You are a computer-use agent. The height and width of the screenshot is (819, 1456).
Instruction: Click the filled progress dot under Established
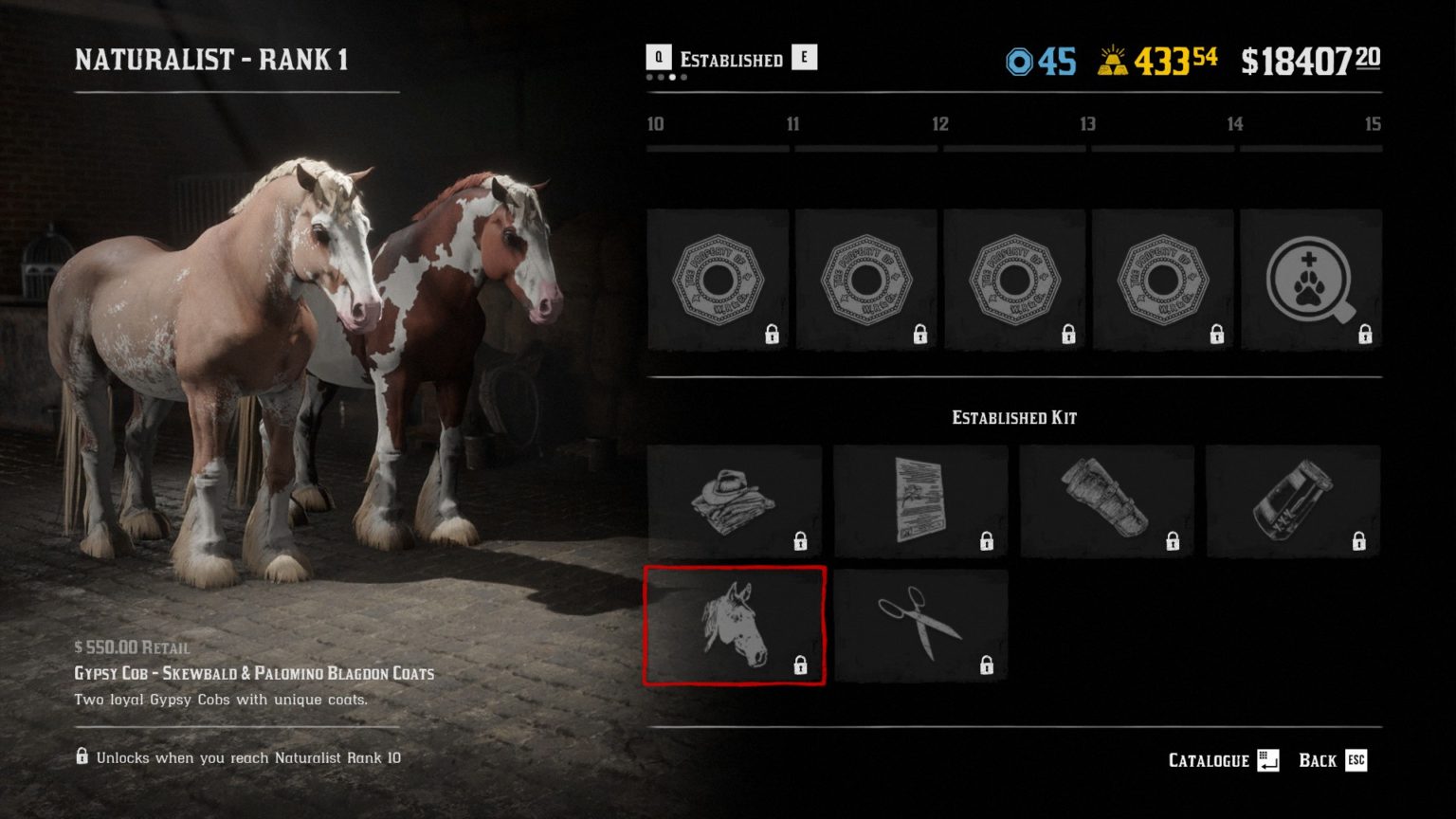[x=673, y=79]
